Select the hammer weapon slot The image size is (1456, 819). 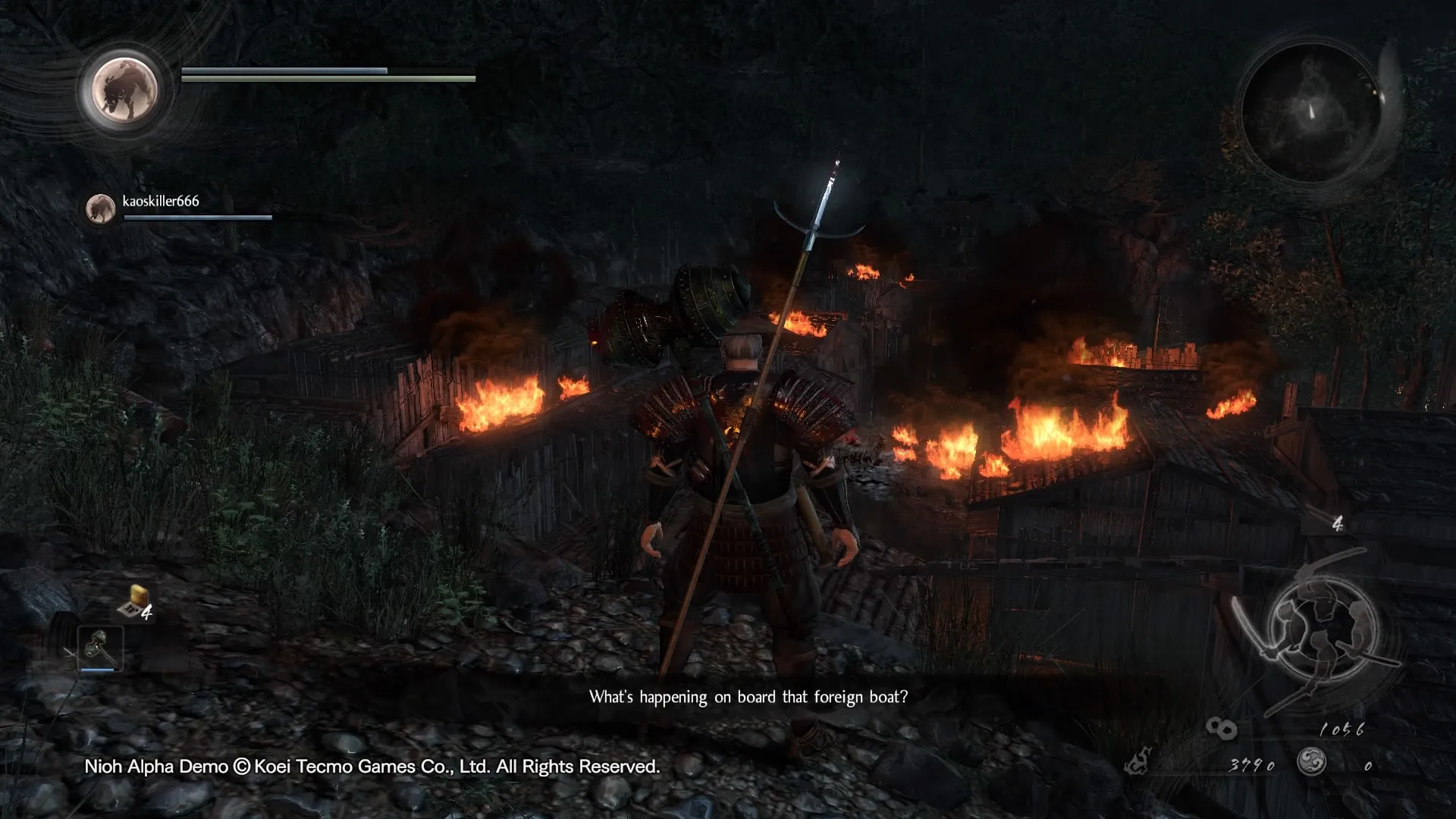tap(100, 648)
